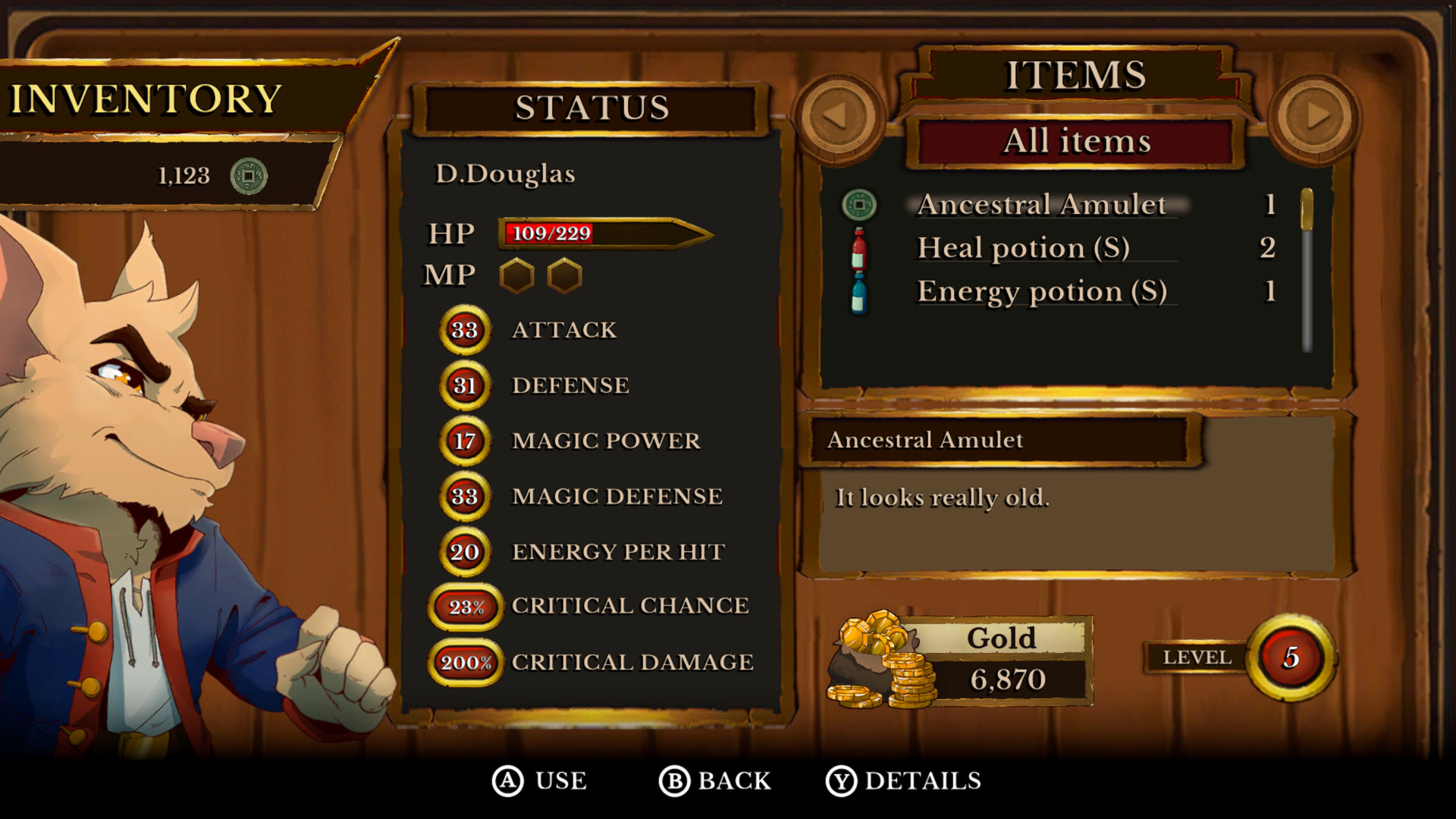1456x819 pixels.
Task: Toggle the second MP hexagon slot
Action: 564,275
